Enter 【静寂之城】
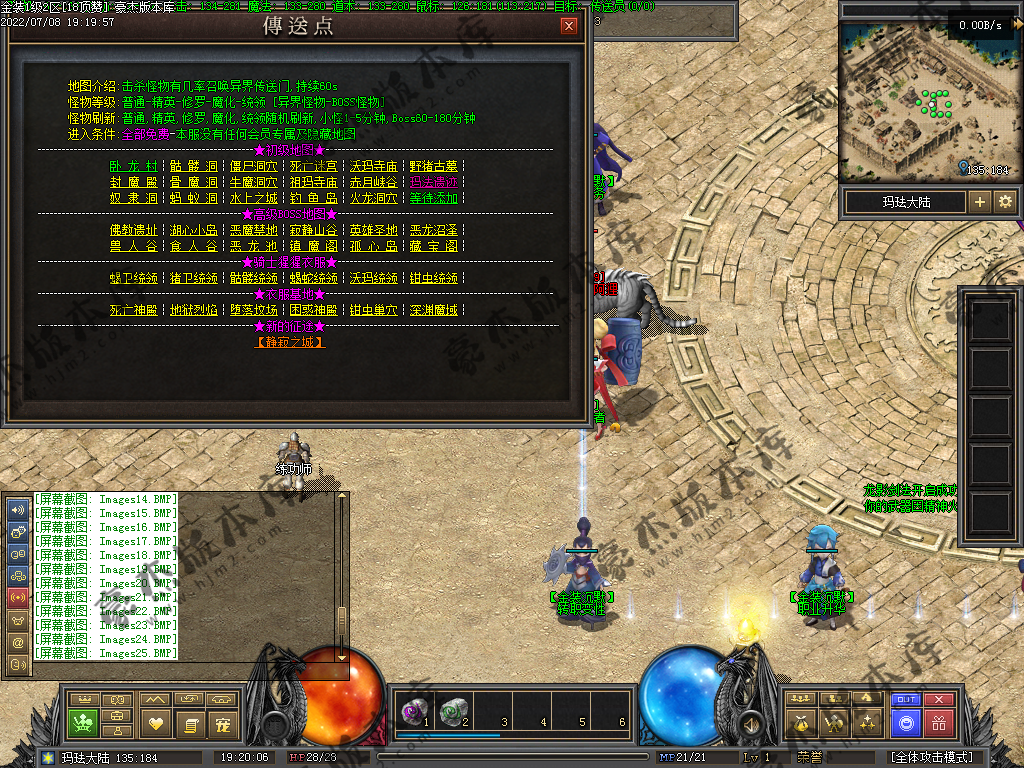 (290, 342)
